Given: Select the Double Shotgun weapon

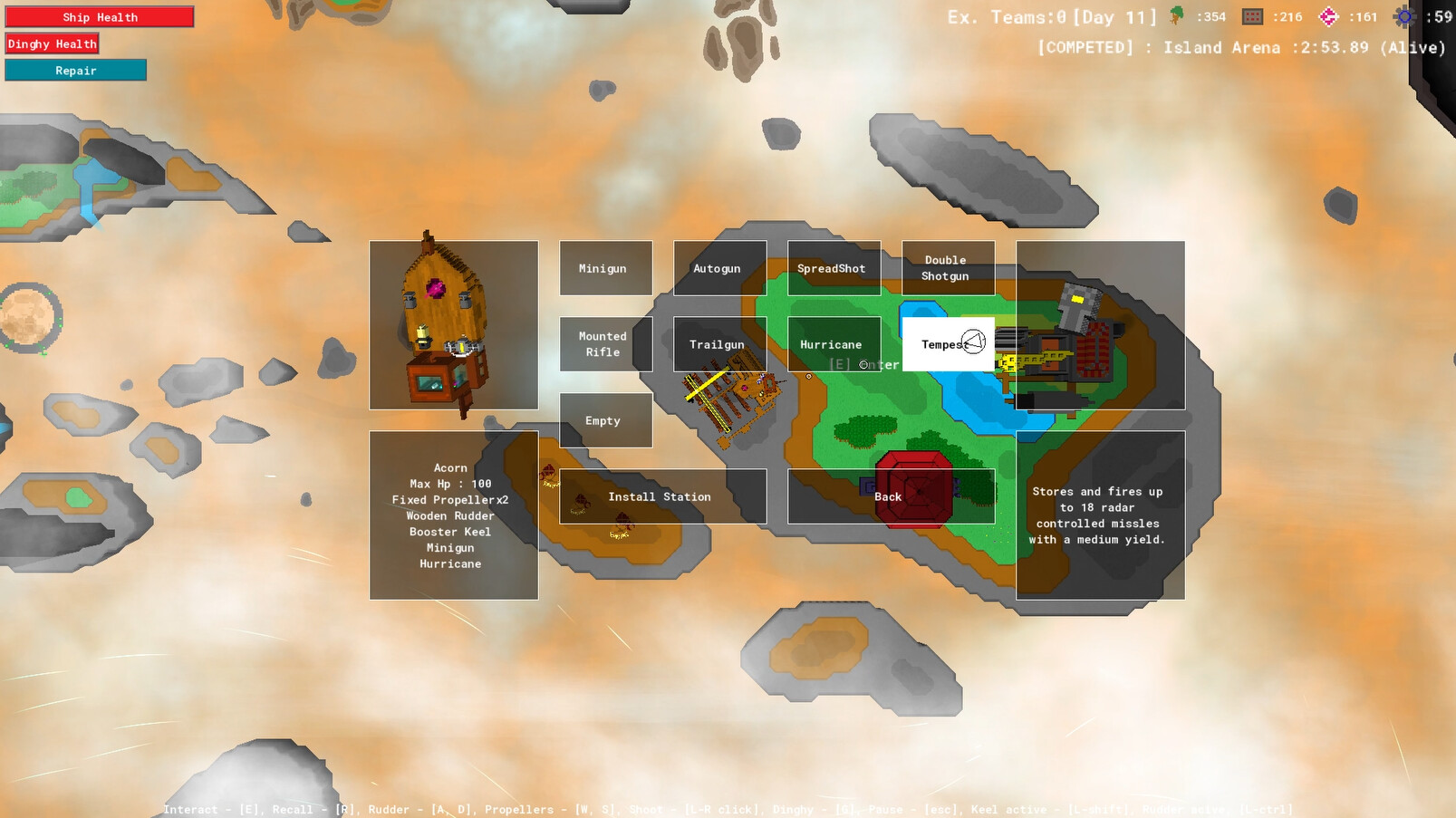Looking at the screenshot, I should coord(948,268).
